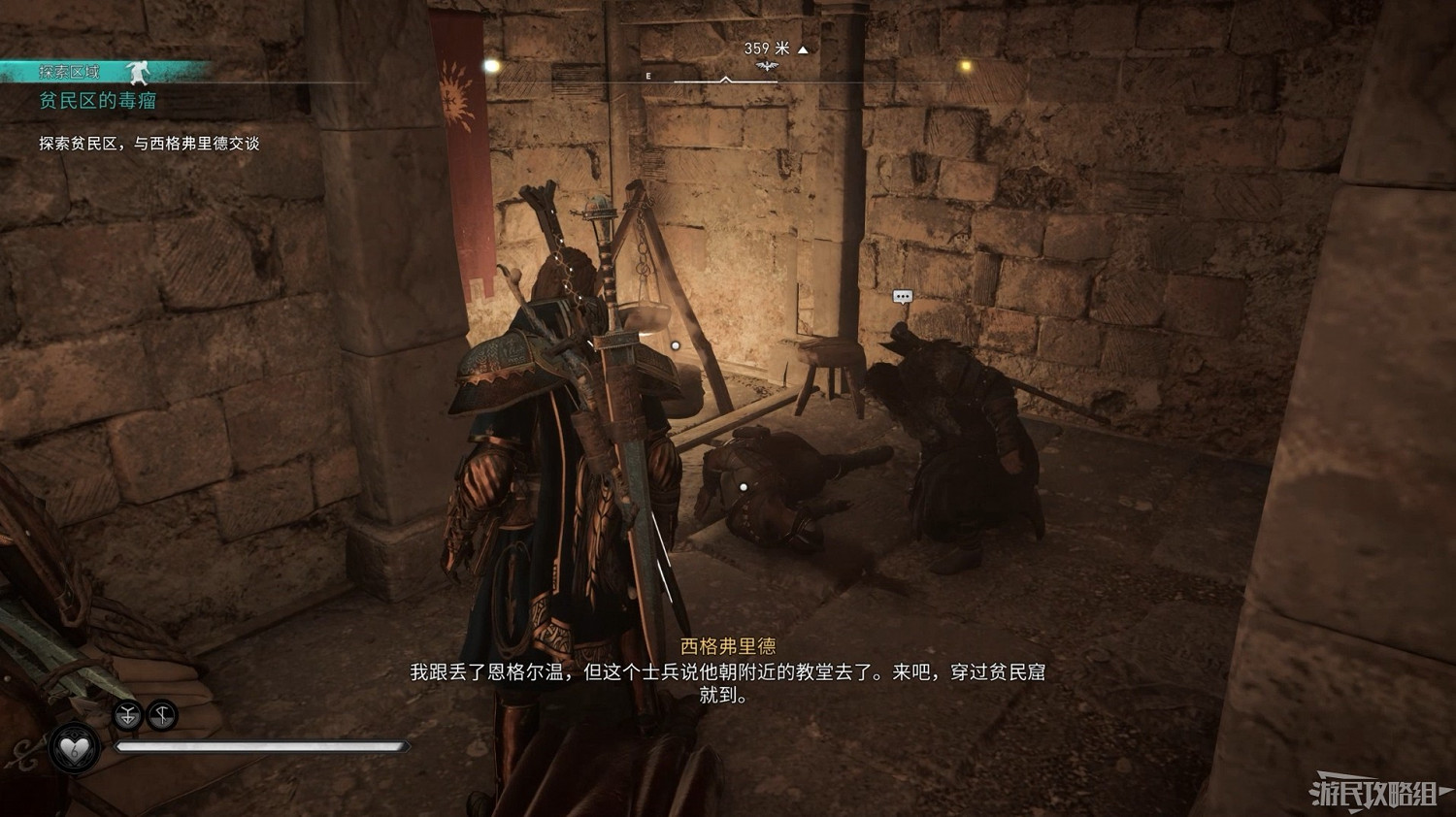Select the right circular ability slot icon

tap(161, 714)
